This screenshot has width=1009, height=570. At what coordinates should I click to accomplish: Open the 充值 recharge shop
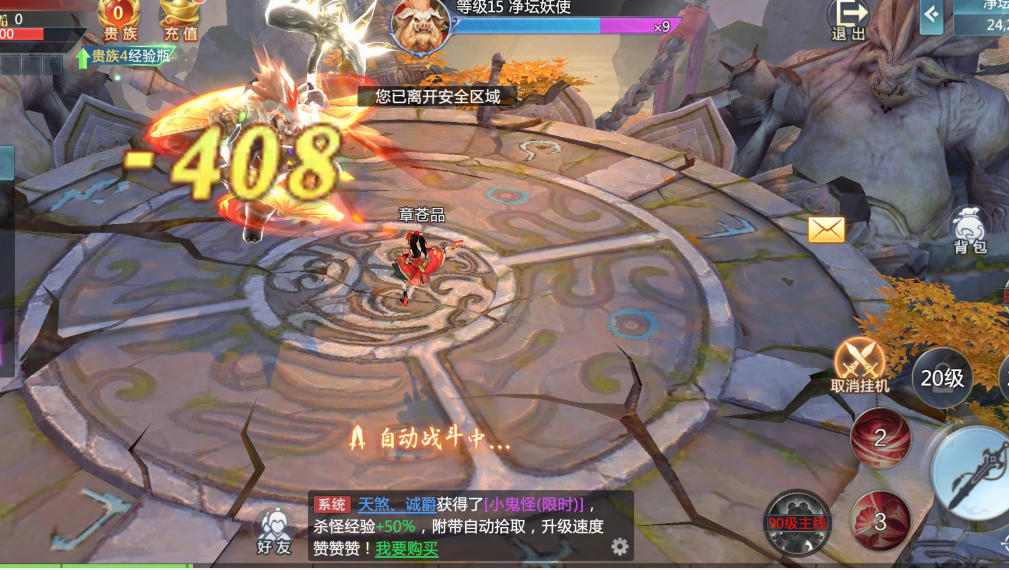click(x=179, y=20)
